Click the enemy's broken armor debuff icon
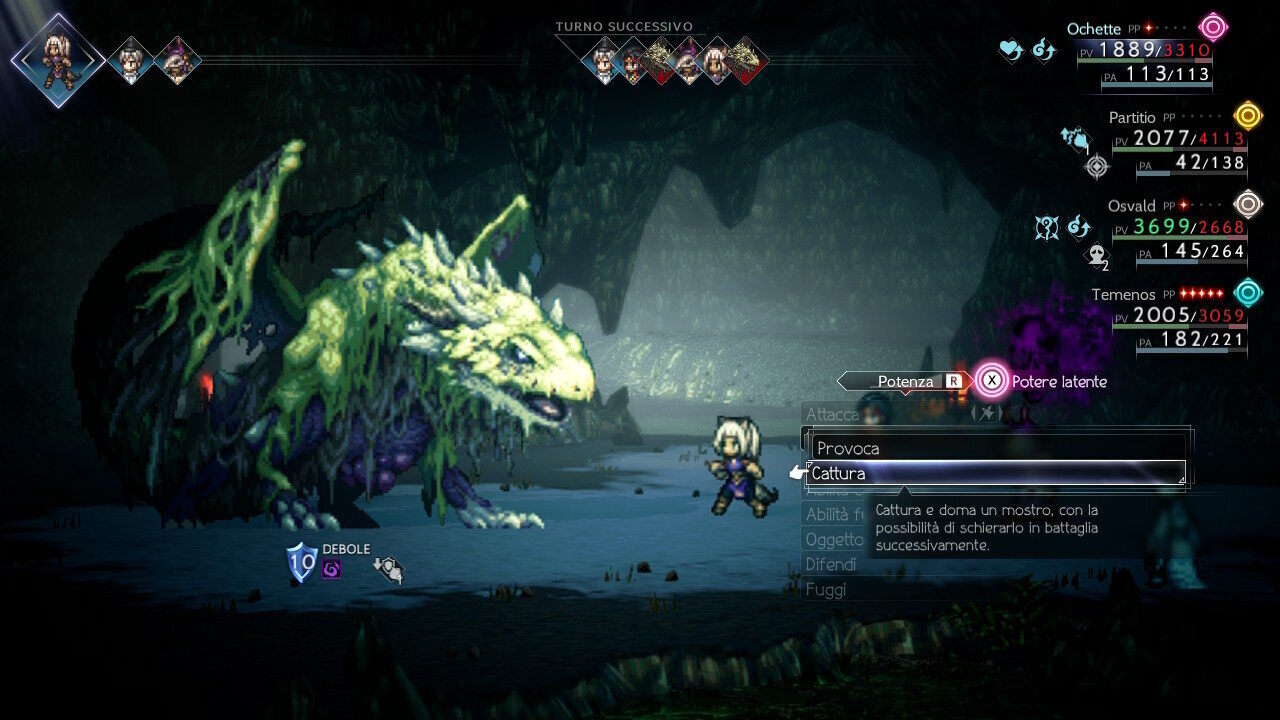Screen dimensions: 1280x720 [x=388, y=569]
